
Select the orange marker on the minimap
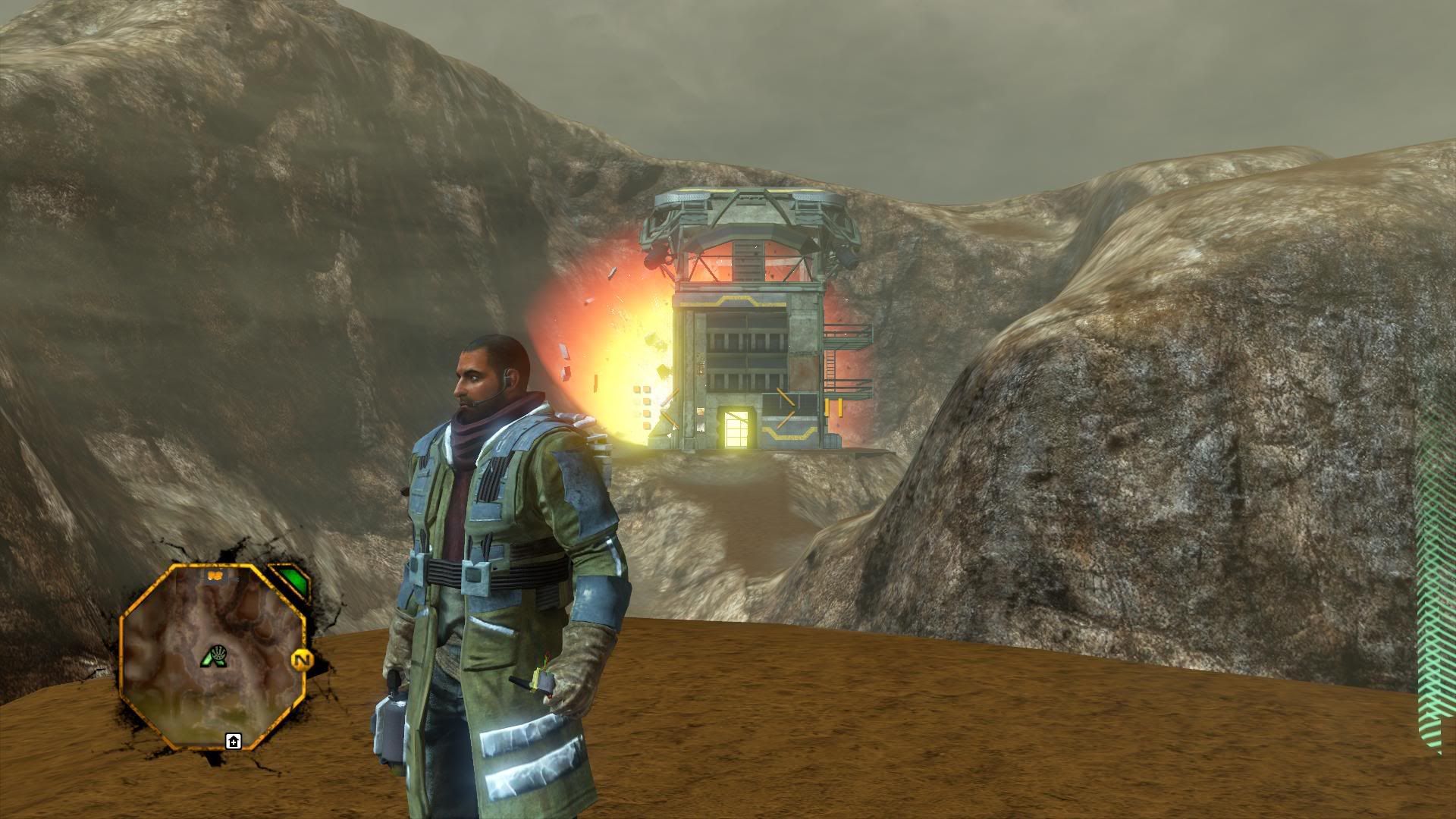(x=215, y=576)
